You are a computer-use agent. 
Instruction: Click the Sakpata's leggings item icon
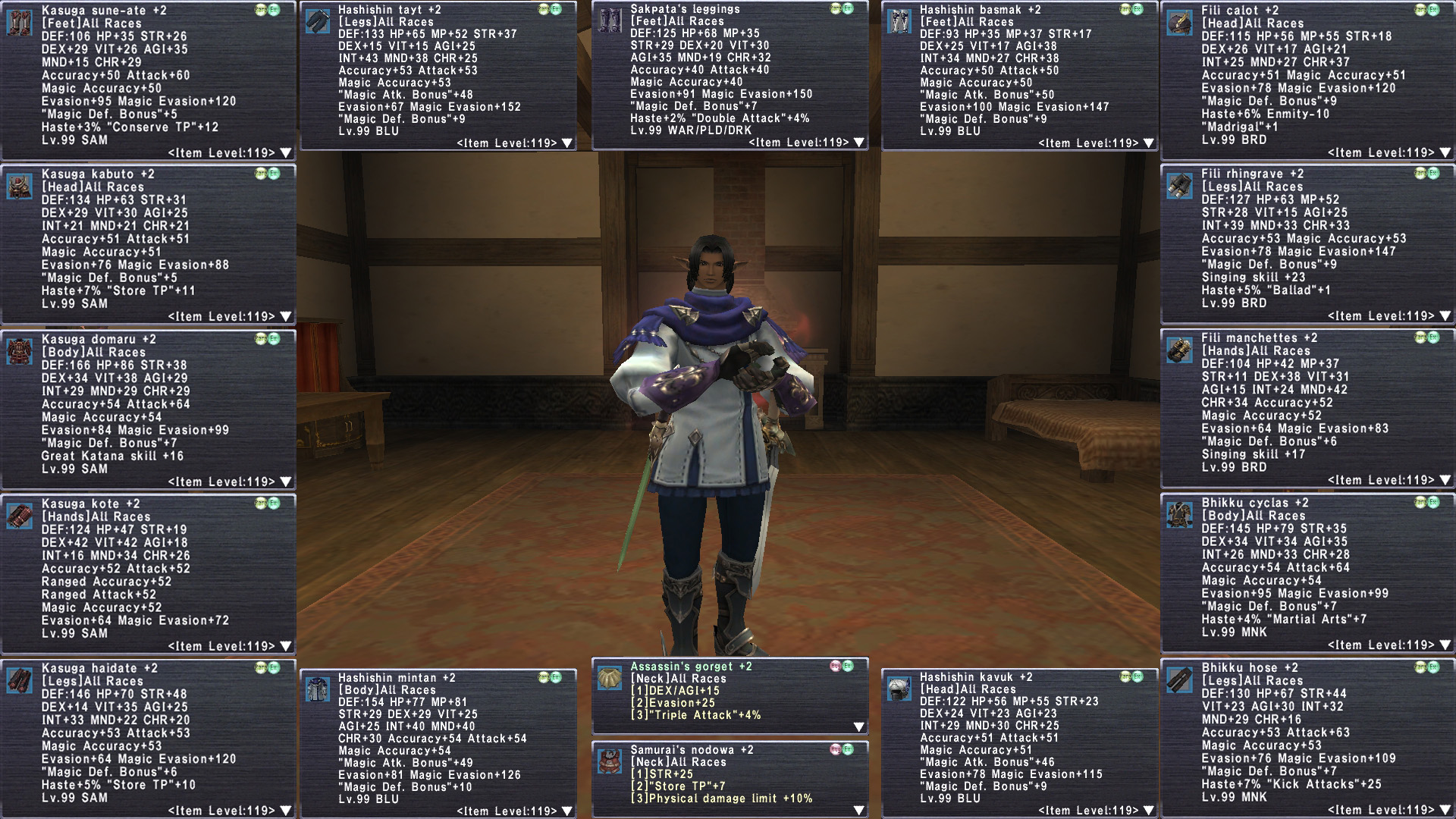point(610,21)
